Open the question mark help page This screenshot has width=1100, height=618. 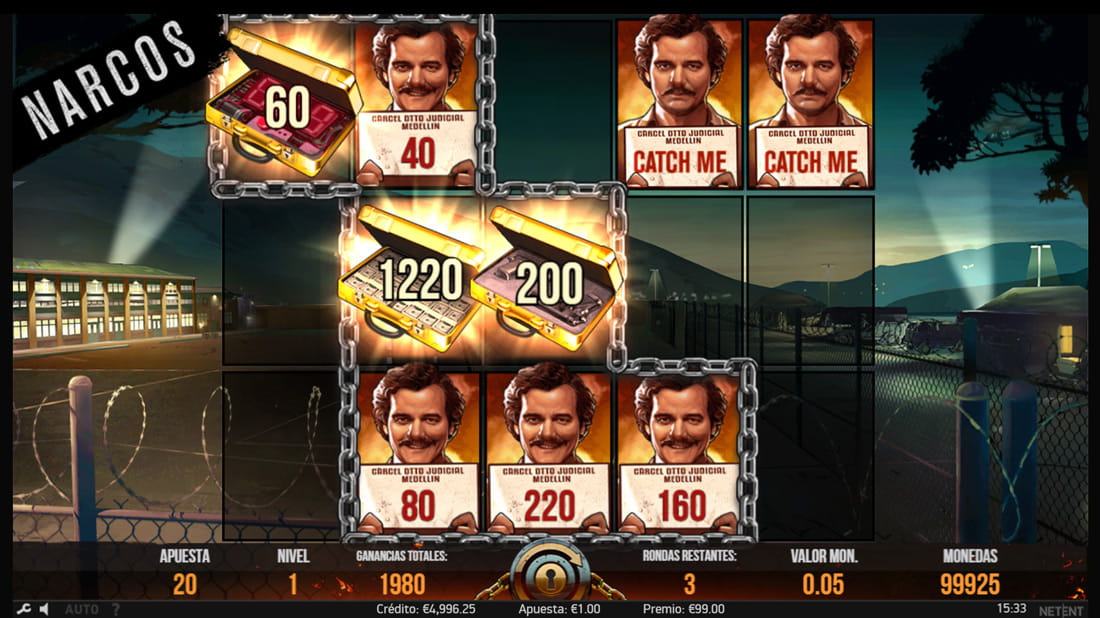(x=115, y=608)
